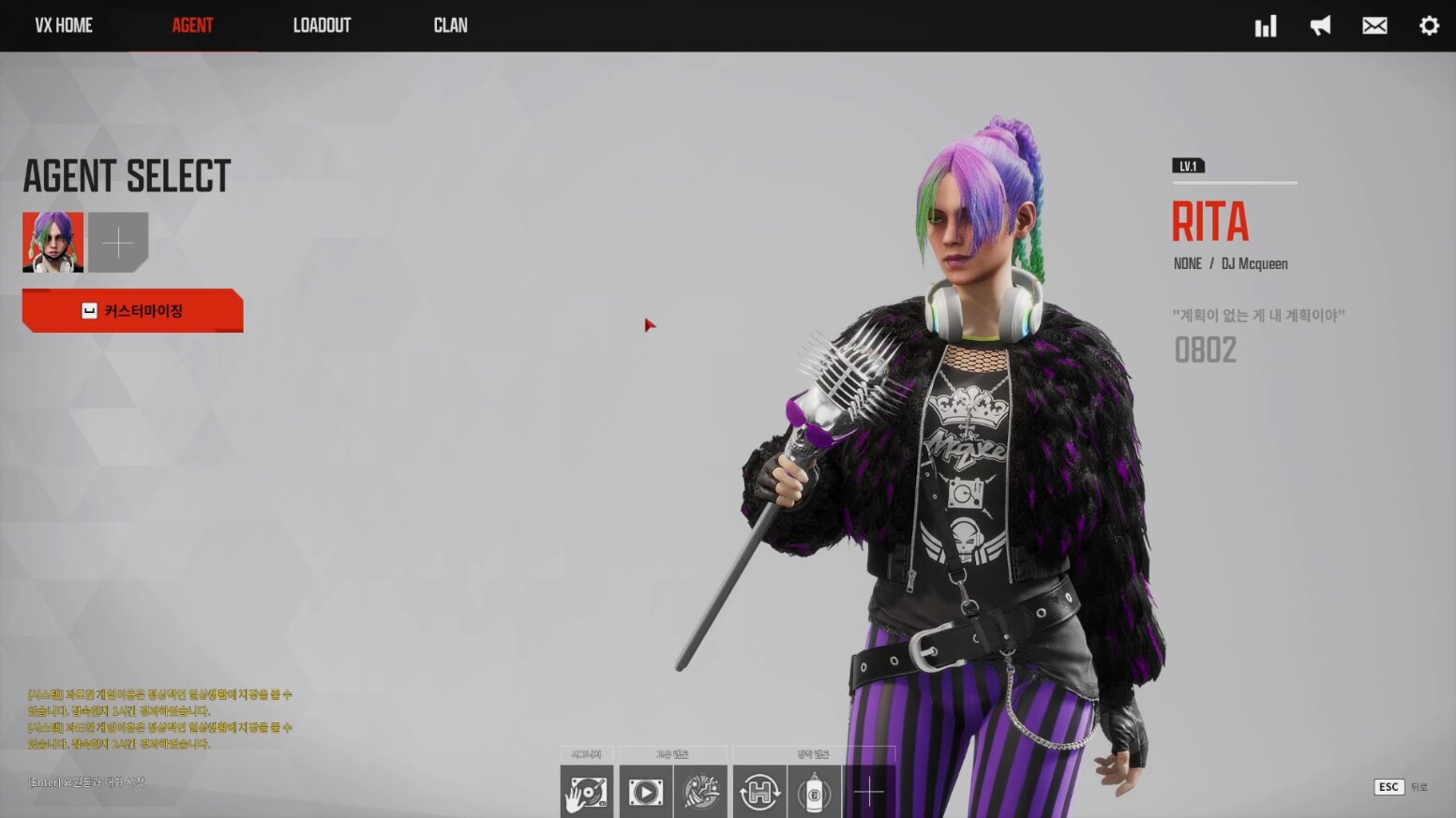The width and height of the screenshot is (1456, 818).
Task: Open the VX HOME tab
Action: pyautogui.click(x=64, y=25)
